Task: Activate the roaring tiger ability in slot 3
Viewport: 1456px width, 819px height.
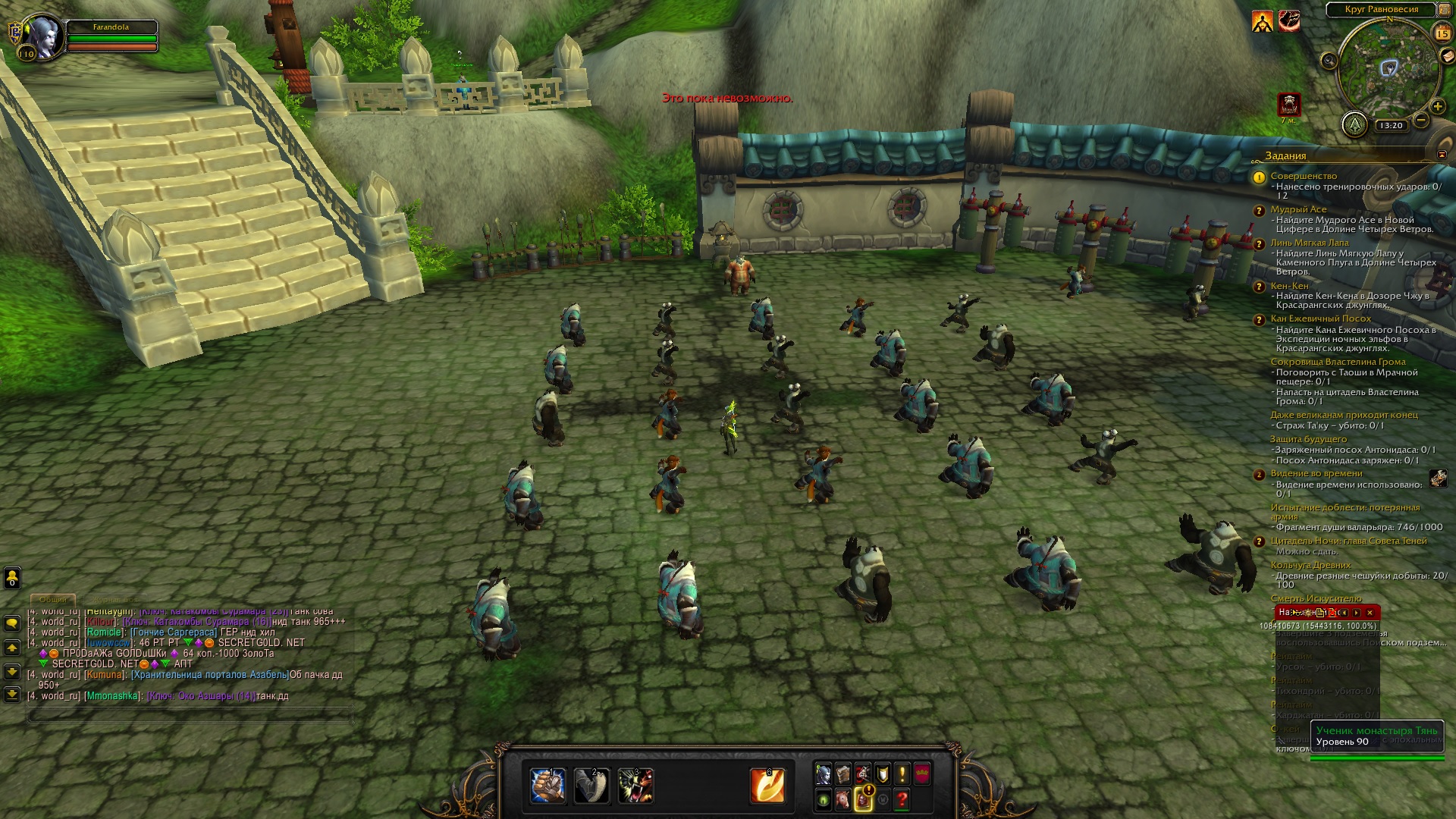Action: (x=635, y=785)
